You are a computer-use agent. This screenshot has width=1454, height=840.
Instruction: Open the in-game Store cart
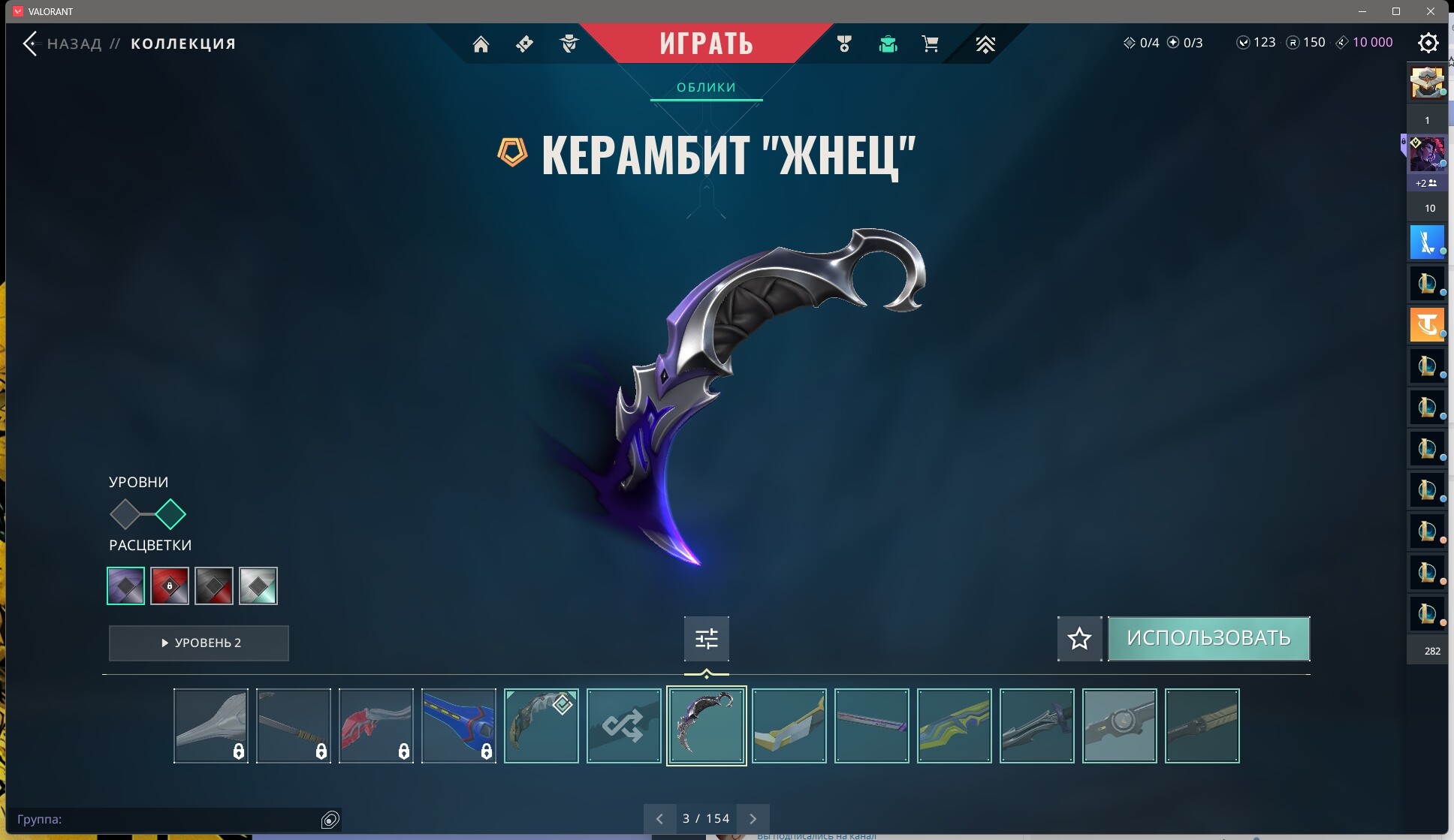tap(931, 44)
